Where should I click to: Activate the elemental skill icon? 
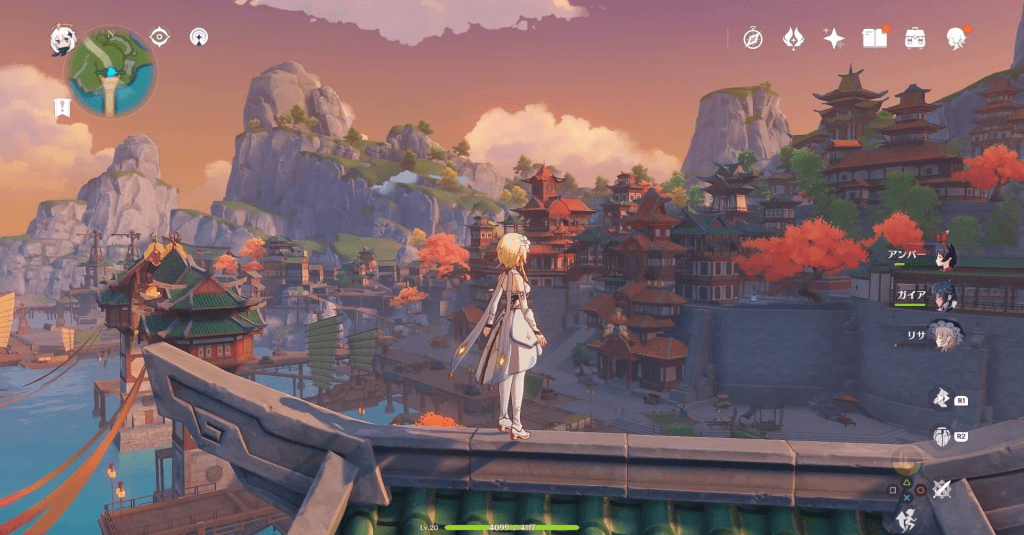coord(941,398)
